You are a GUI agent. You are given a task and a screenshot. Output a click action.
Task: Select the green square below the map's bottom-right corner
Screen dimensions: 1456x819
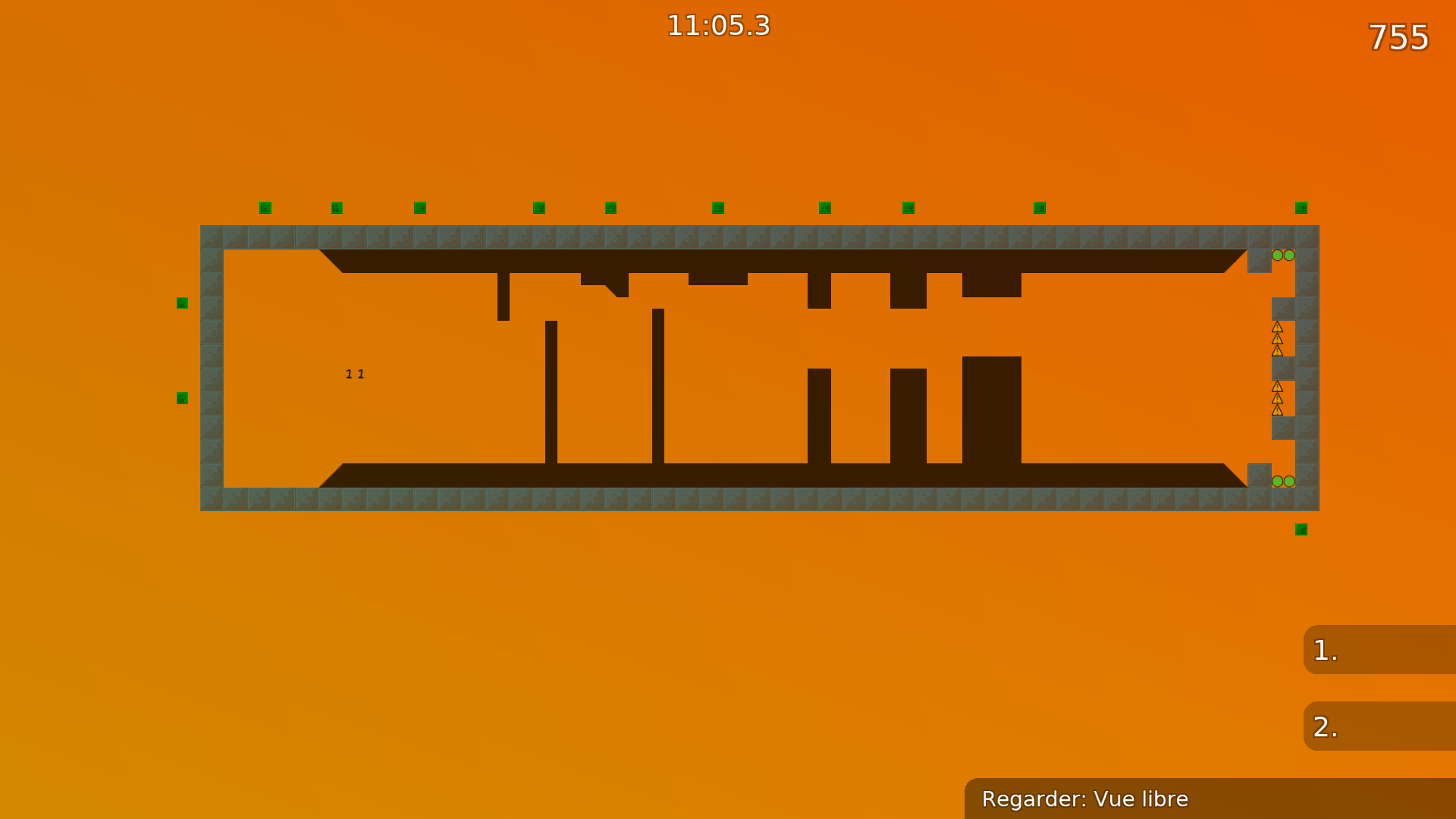1301,529
